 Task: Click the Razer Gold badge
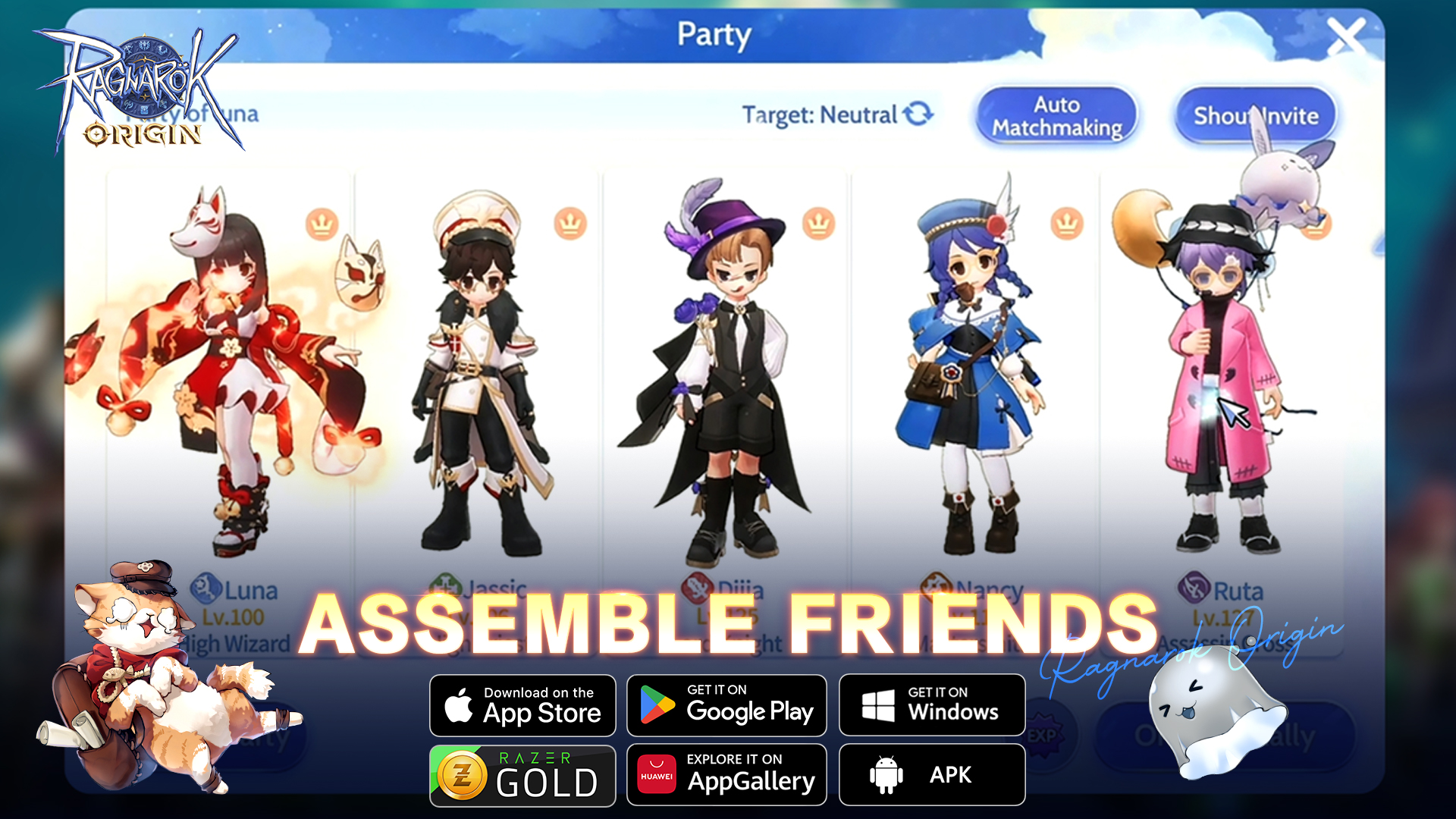(522, 774)
